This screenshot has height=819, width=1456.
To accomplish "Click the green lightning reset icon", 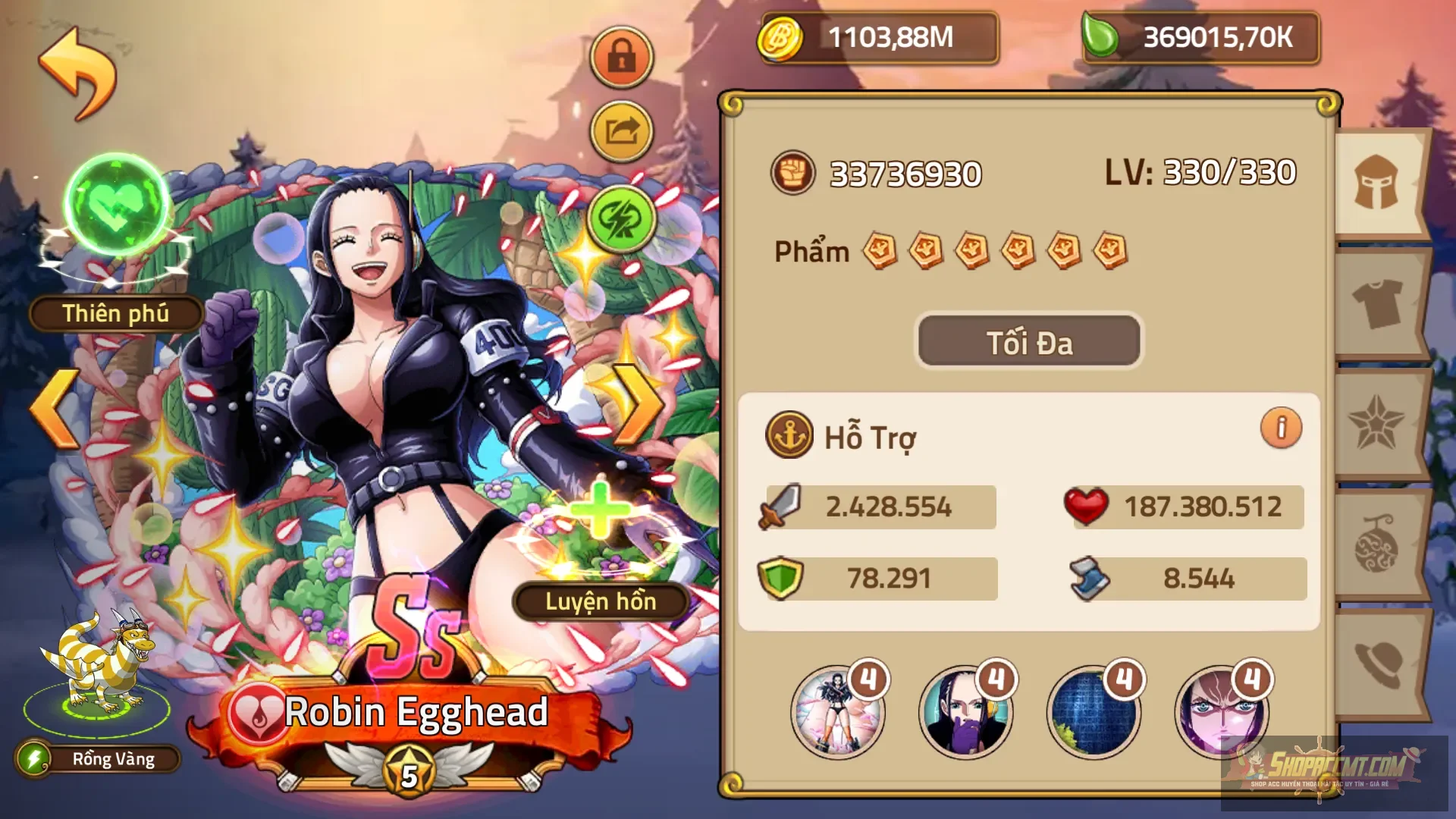I will 620,220.
